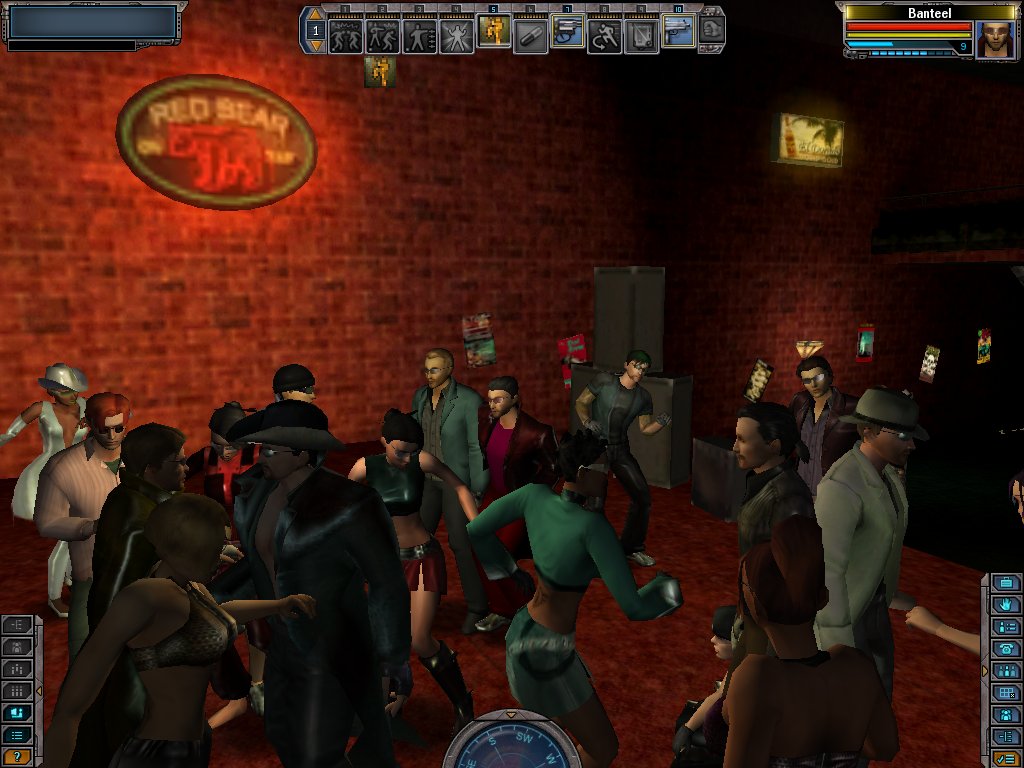1024x768 pixels.
Task: Open the telephone panel
Action: pos(1005,648)
